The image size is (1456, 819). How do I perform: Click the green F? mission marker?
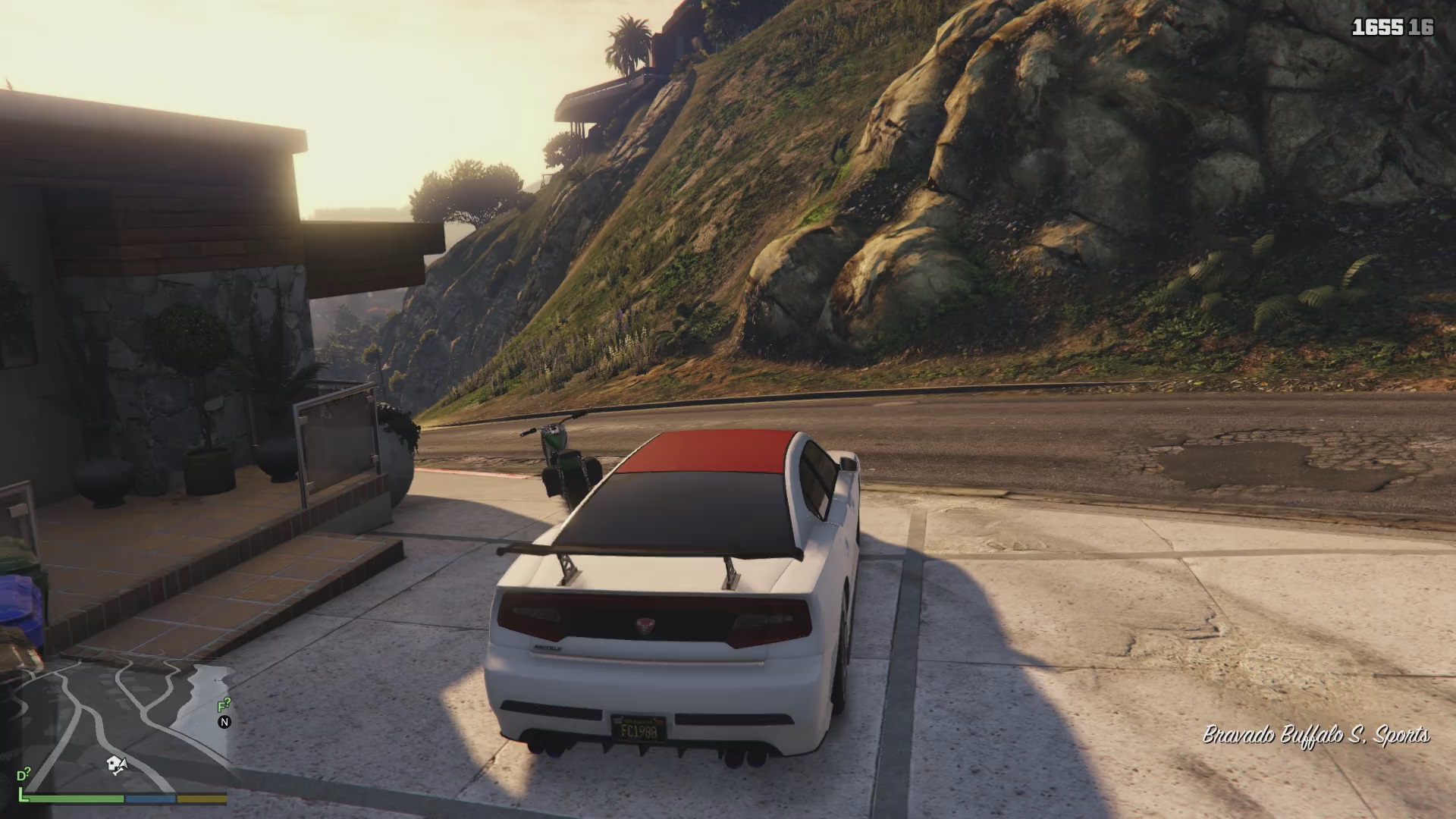[x=224, y=706]
